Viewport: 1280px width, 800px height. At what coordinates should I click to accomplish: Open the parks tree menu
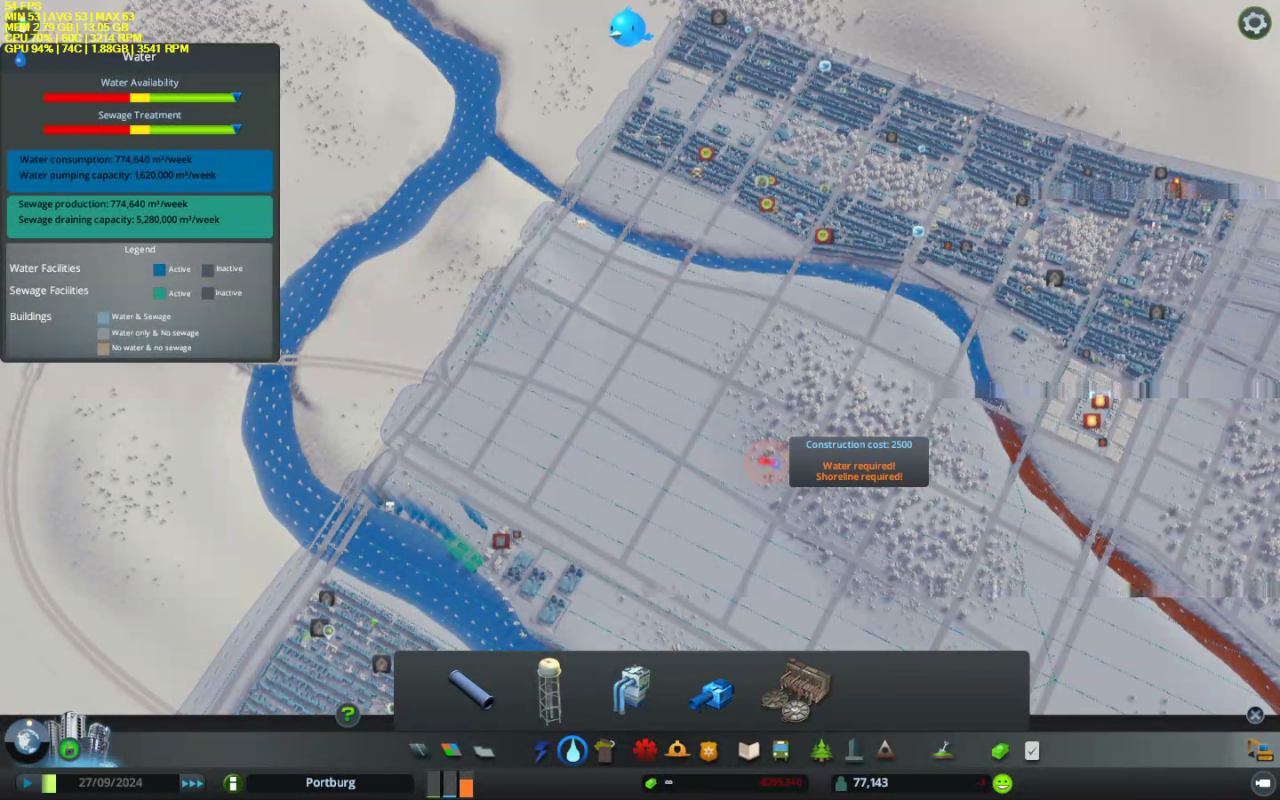click(x=822, y=750)
